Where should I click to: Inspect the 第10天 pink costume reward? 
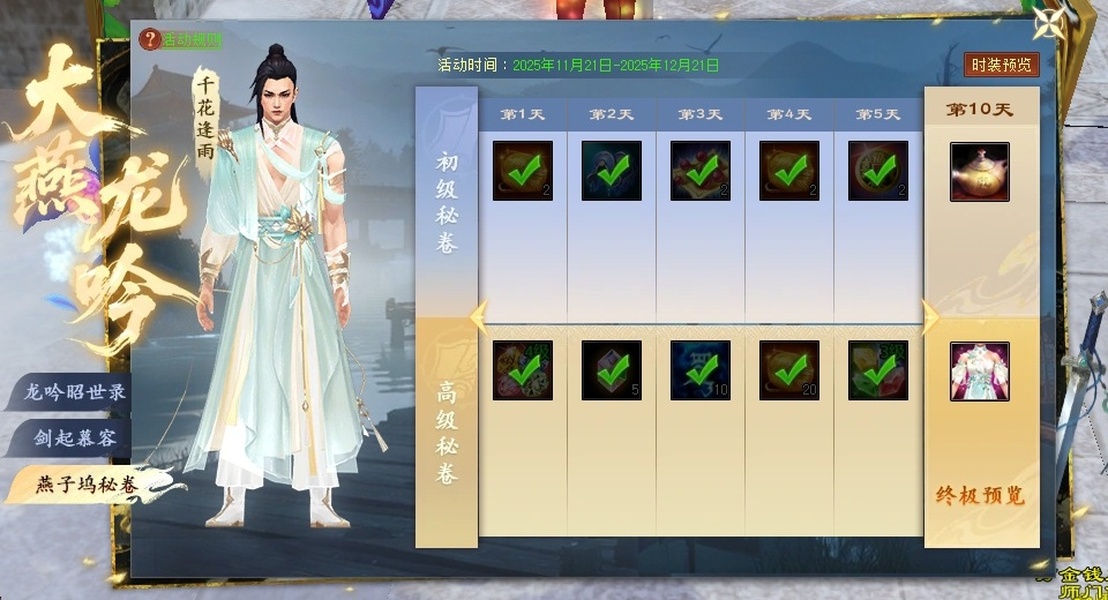point(979,371)
